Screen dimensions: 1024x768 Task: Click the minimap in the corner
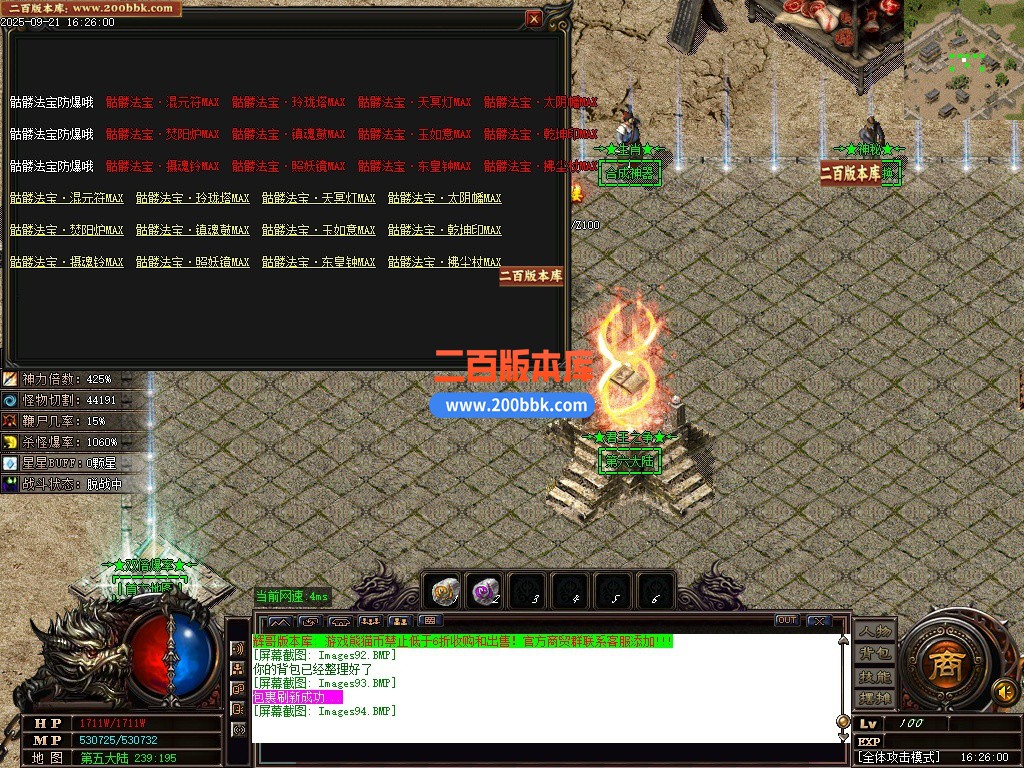pos(963,60)
